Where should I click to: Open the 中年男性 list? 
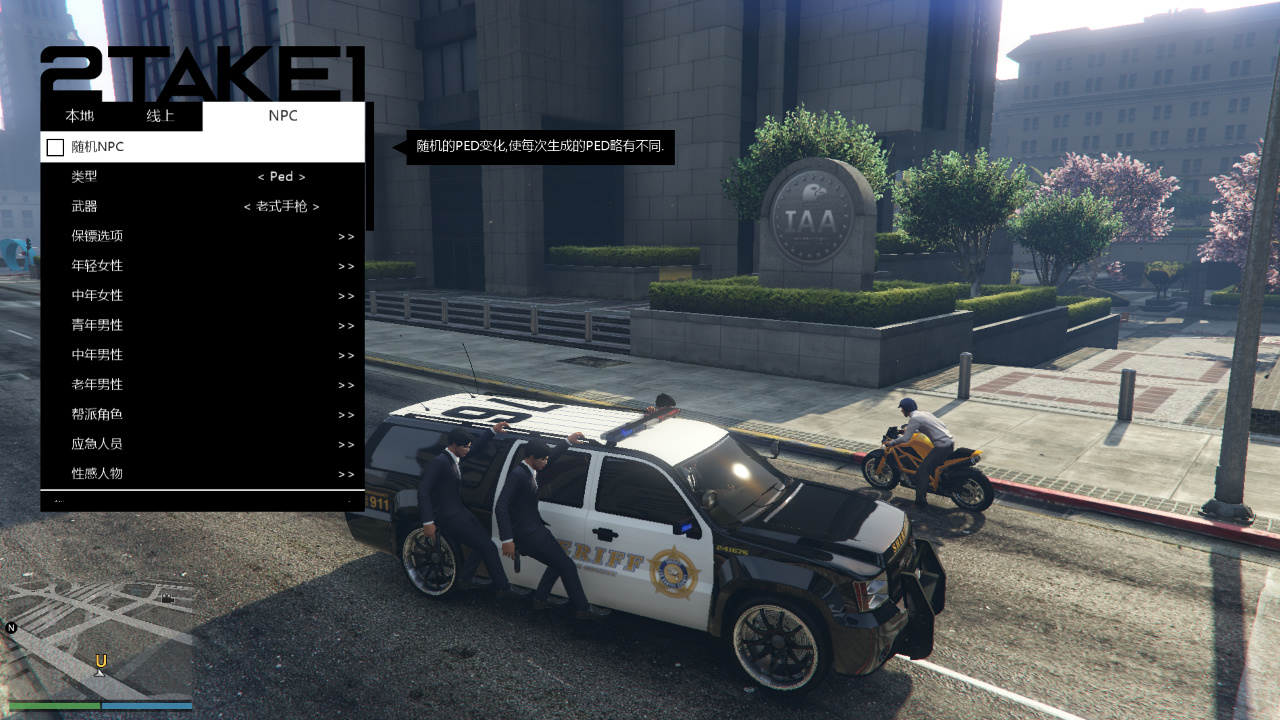pos(202,355)
